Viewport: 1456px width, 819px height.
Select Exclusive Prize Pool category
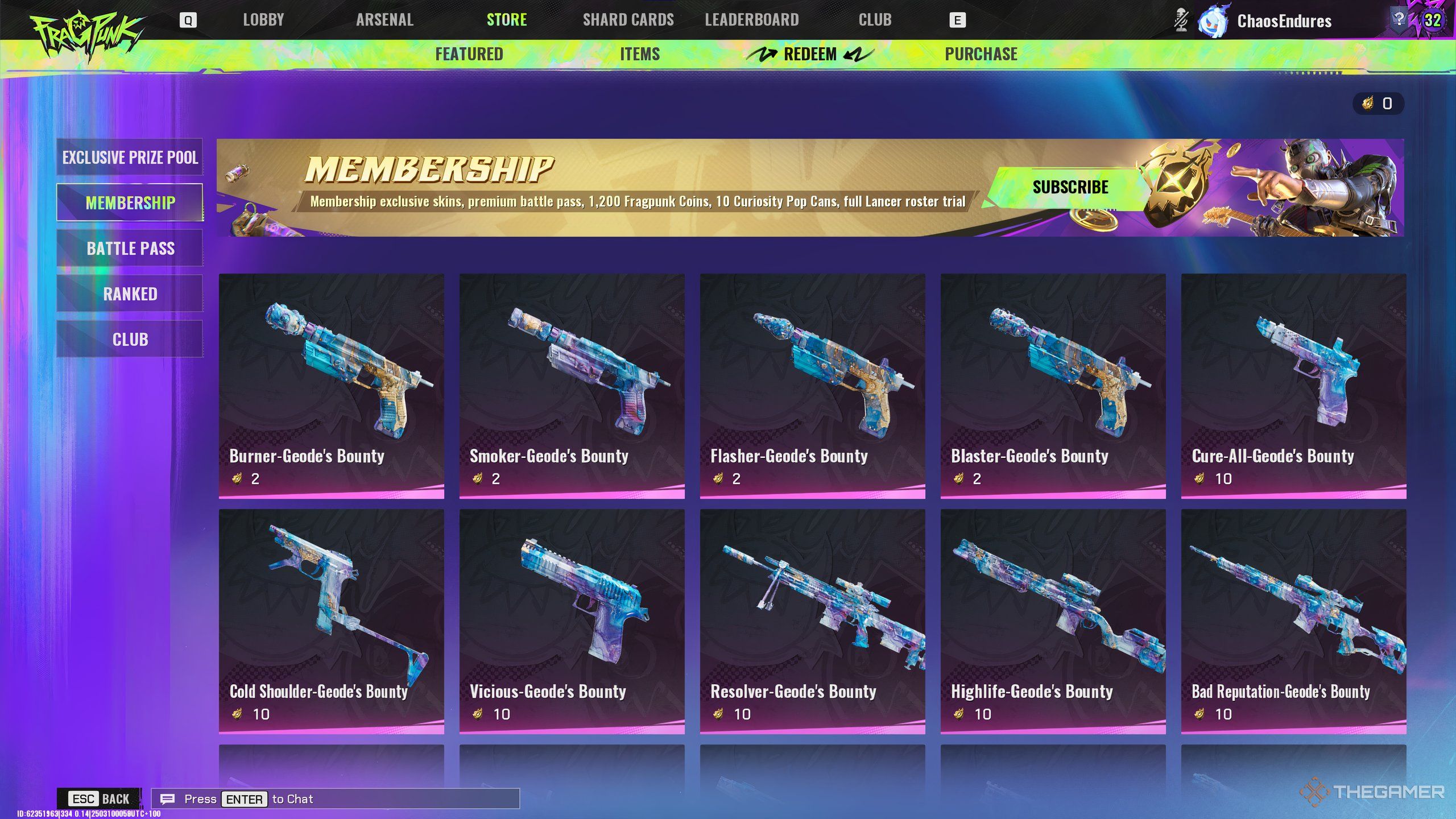coord(130,157)
